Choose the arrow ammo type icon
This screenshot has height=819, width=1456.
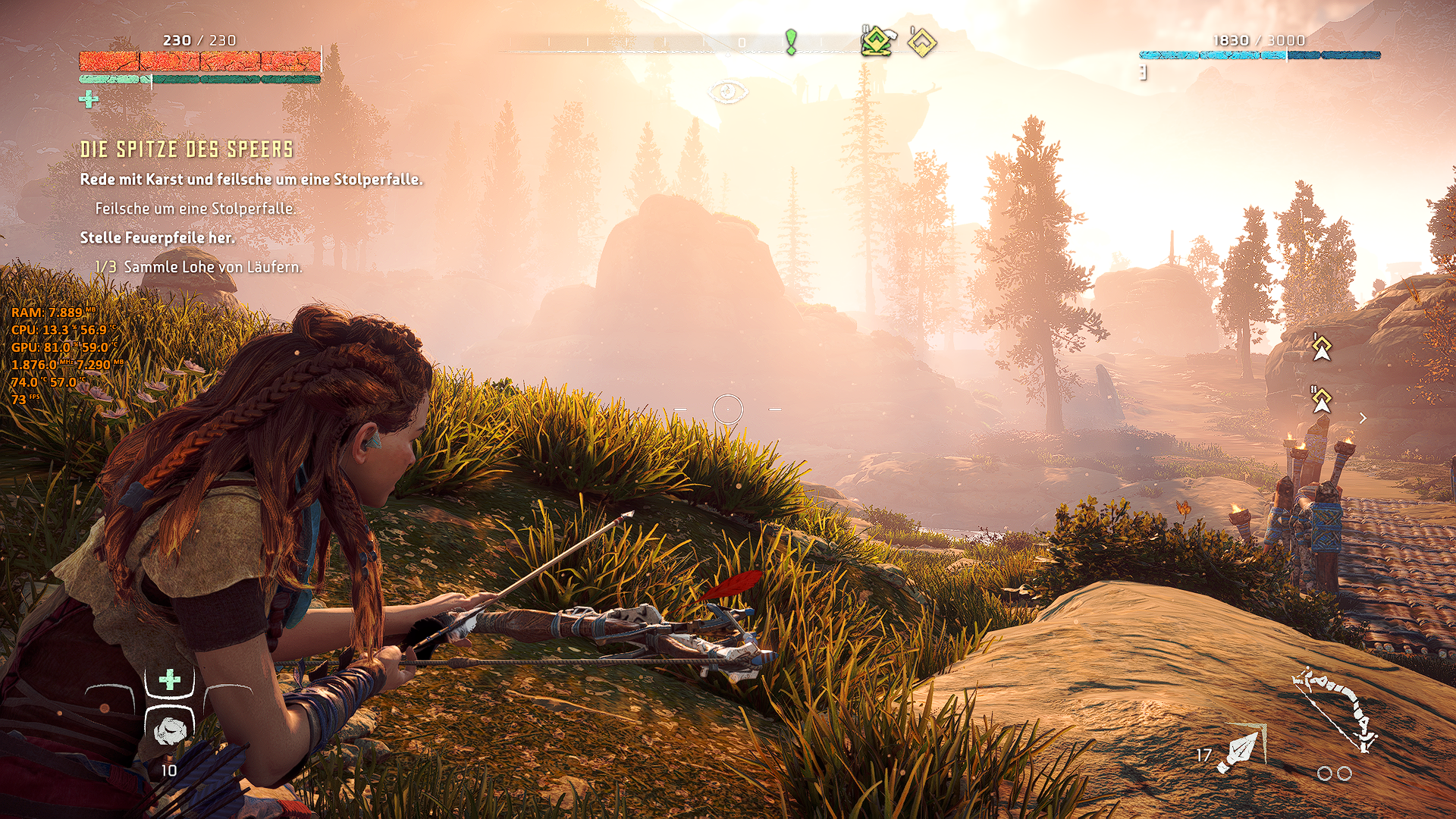tap(1241, 749)
